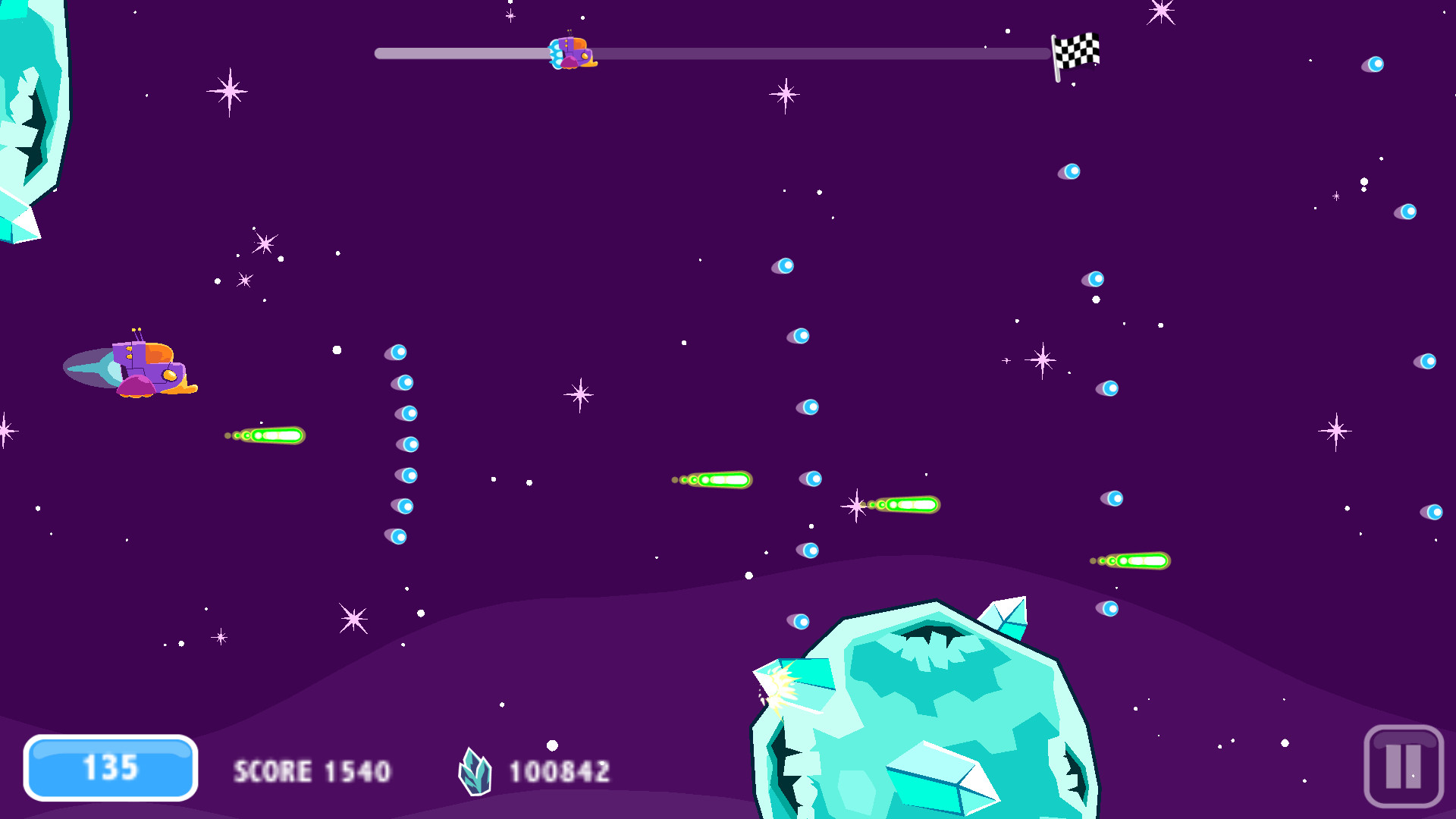
Task: Click the pink star sparkle in center screen
Action: click(x=579, y=395)
